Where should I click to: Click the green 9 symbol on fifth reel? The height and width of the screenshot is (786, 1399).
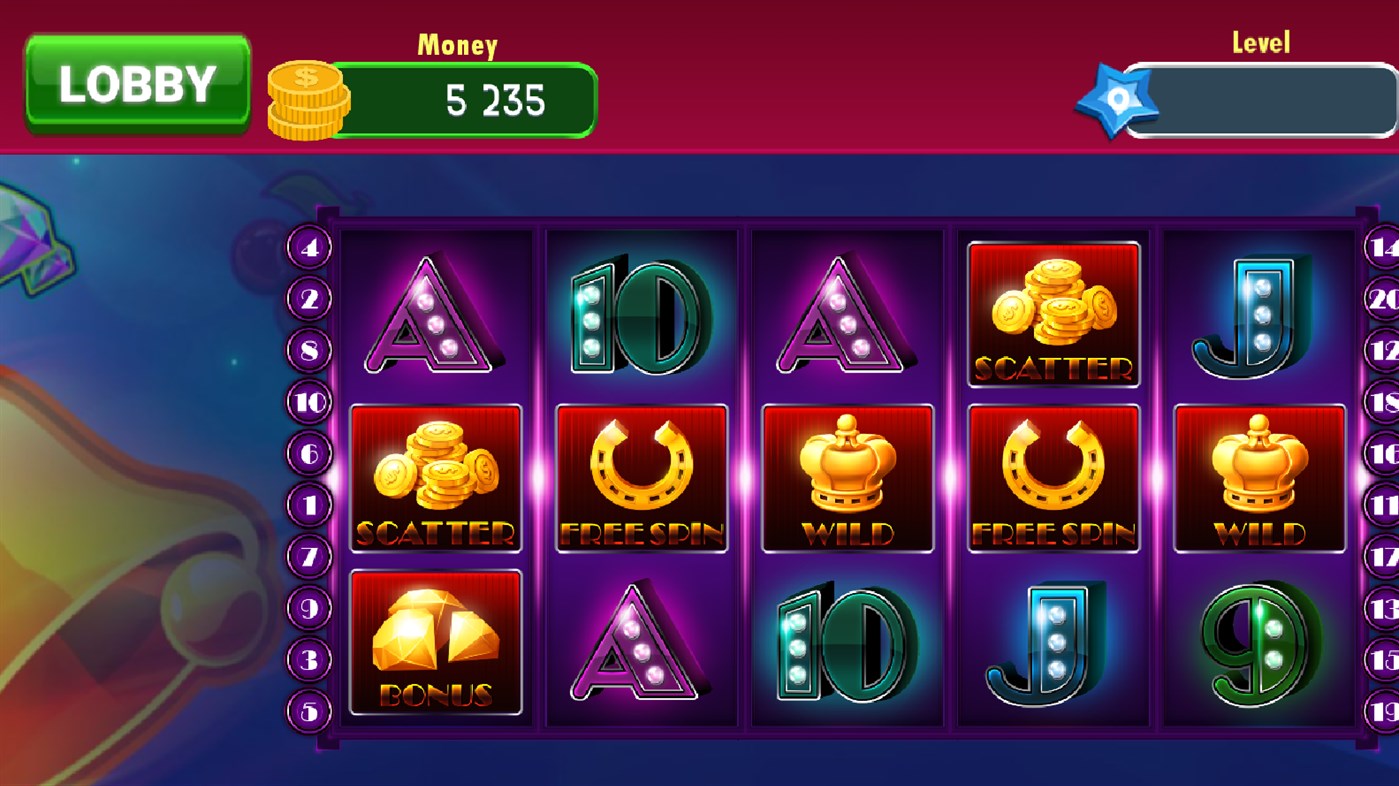pos(1258,645)
